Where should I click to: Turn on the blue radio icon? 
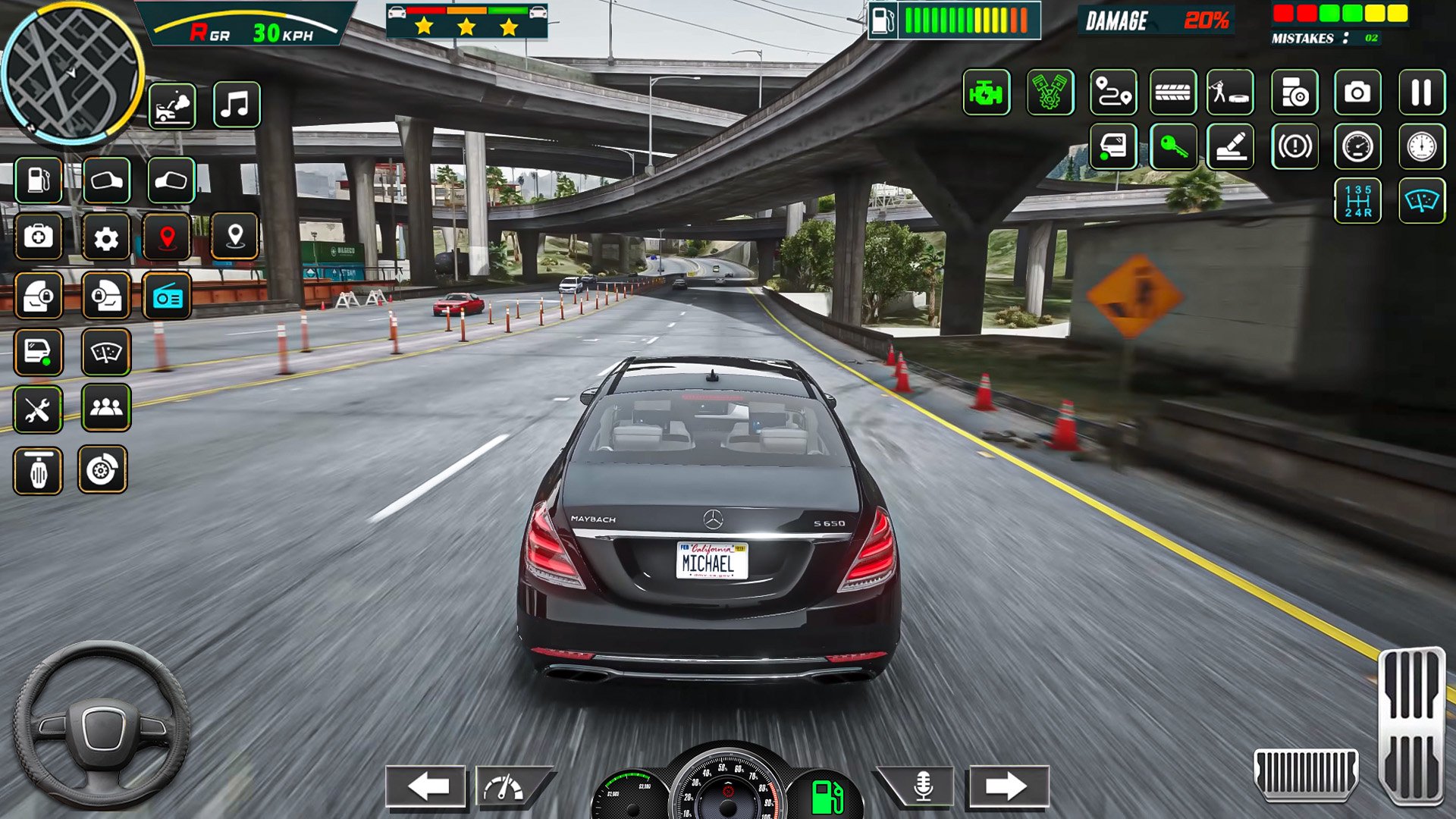[x=167, y=297]
